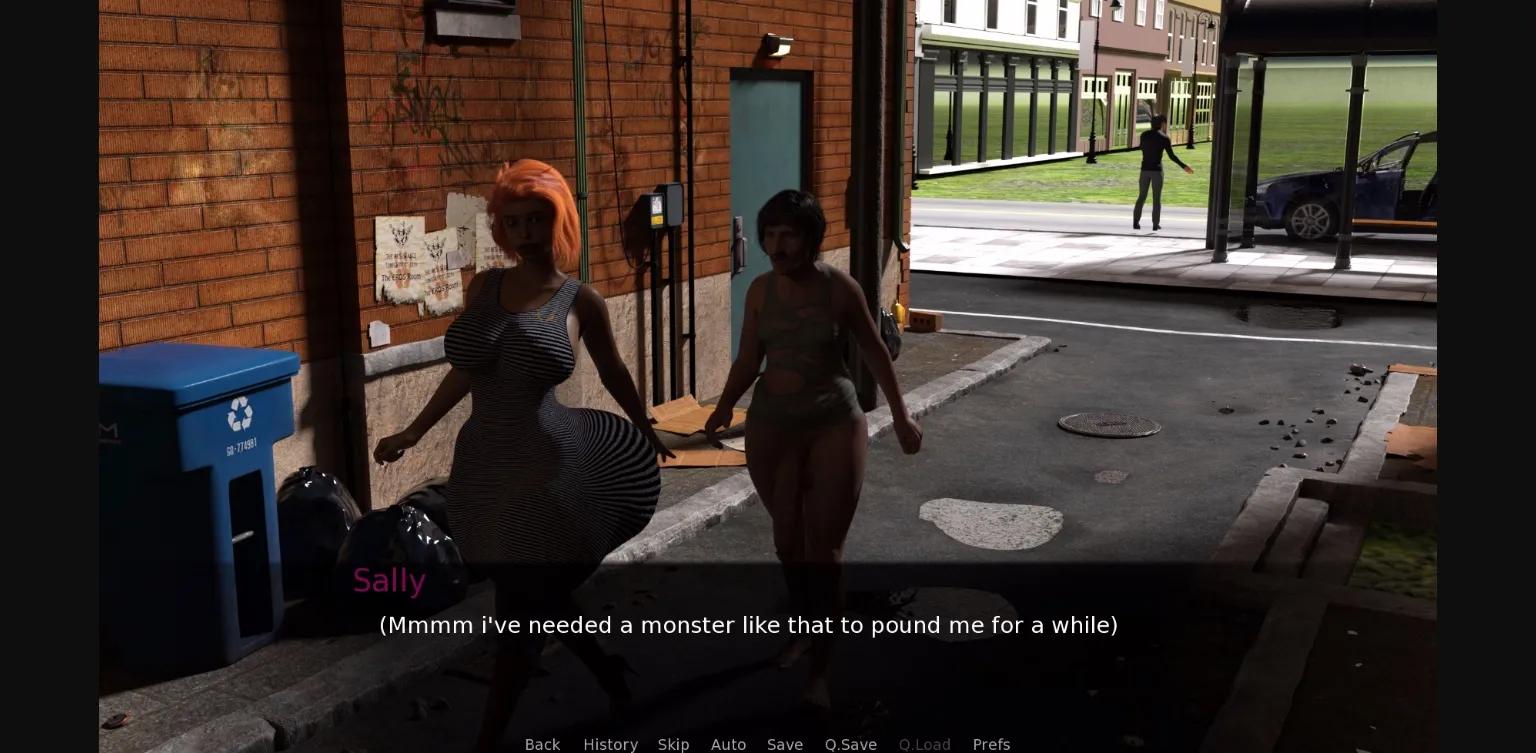Click the Sally name label
Screen dimensions: 1536x753
coord(389,580)
